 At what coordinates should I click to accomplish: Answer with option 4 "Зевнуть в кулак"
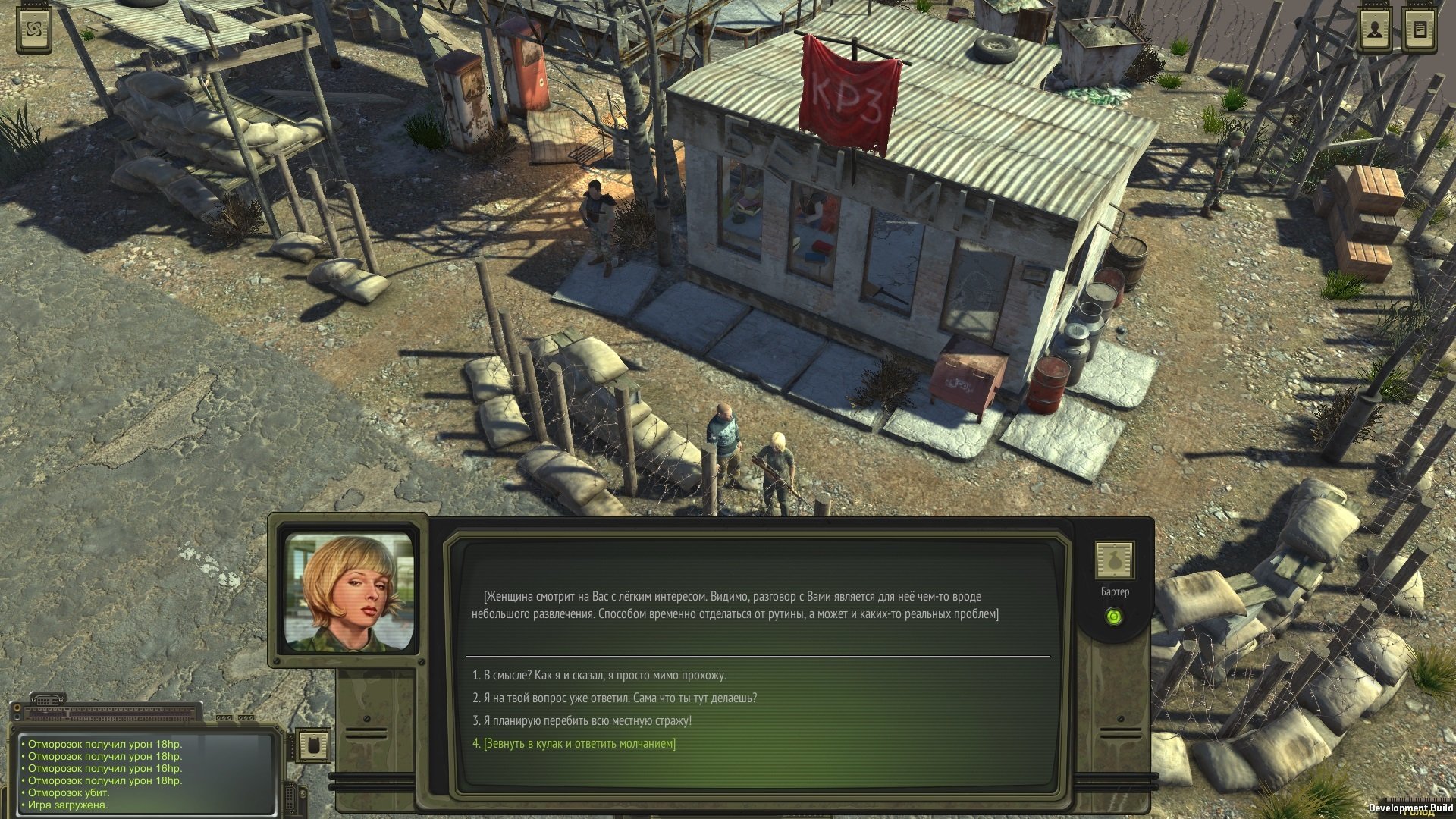pyautogui.click(x=574, y=743)
